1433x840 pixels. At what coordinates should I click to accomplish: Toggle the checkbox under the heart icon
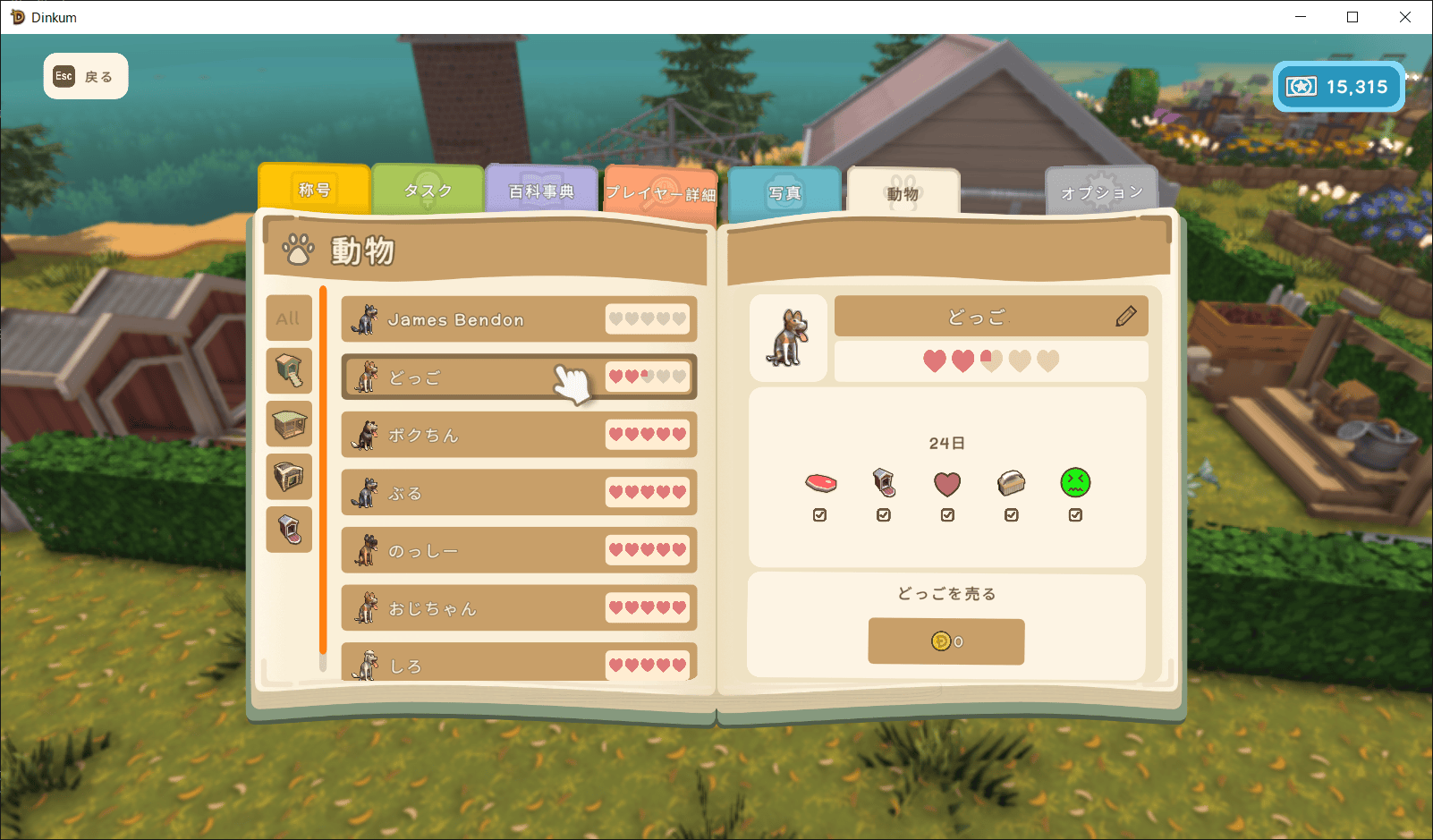(947, 515)
